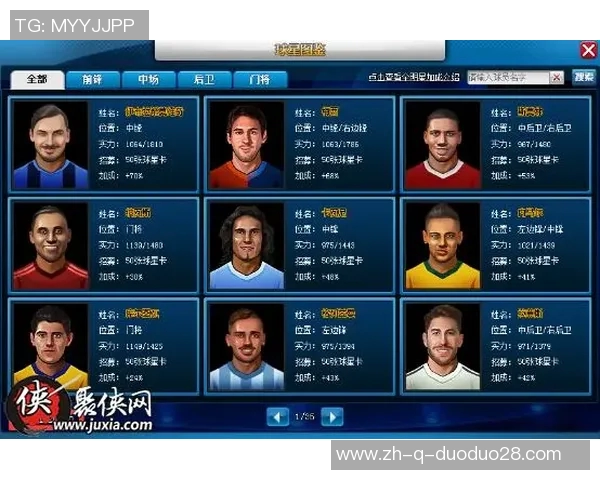Go to the previous page of players

tap(278, 416)
